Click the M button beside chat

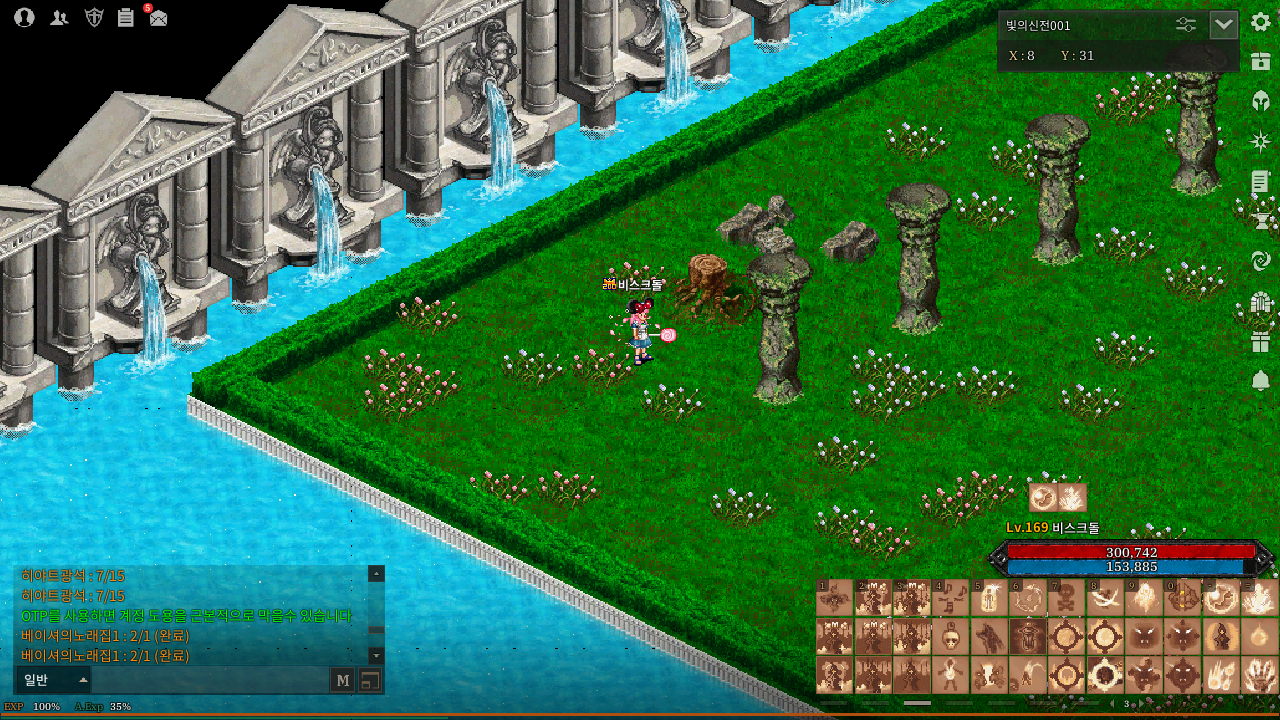tap(343, 681)
